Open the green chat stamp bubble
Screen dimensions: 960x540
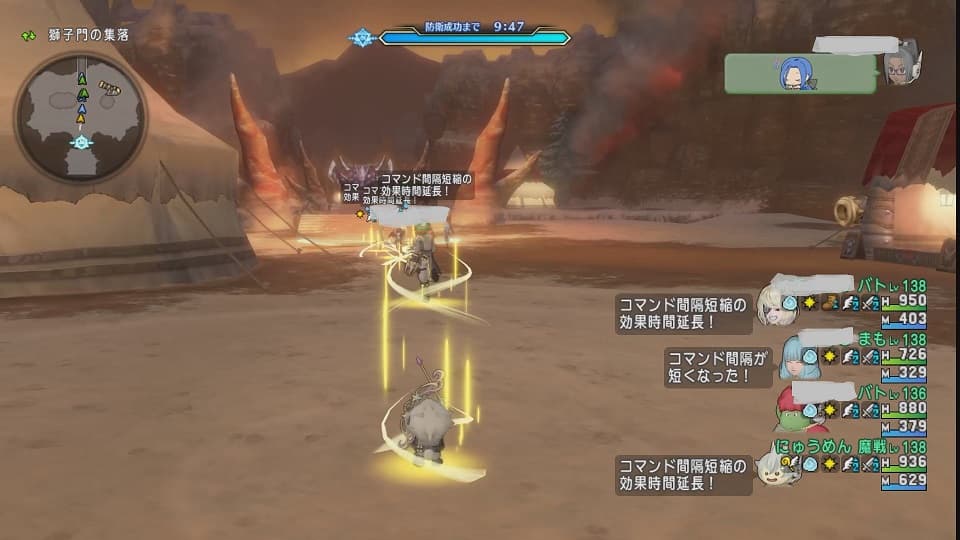click(x=801, y=72)
